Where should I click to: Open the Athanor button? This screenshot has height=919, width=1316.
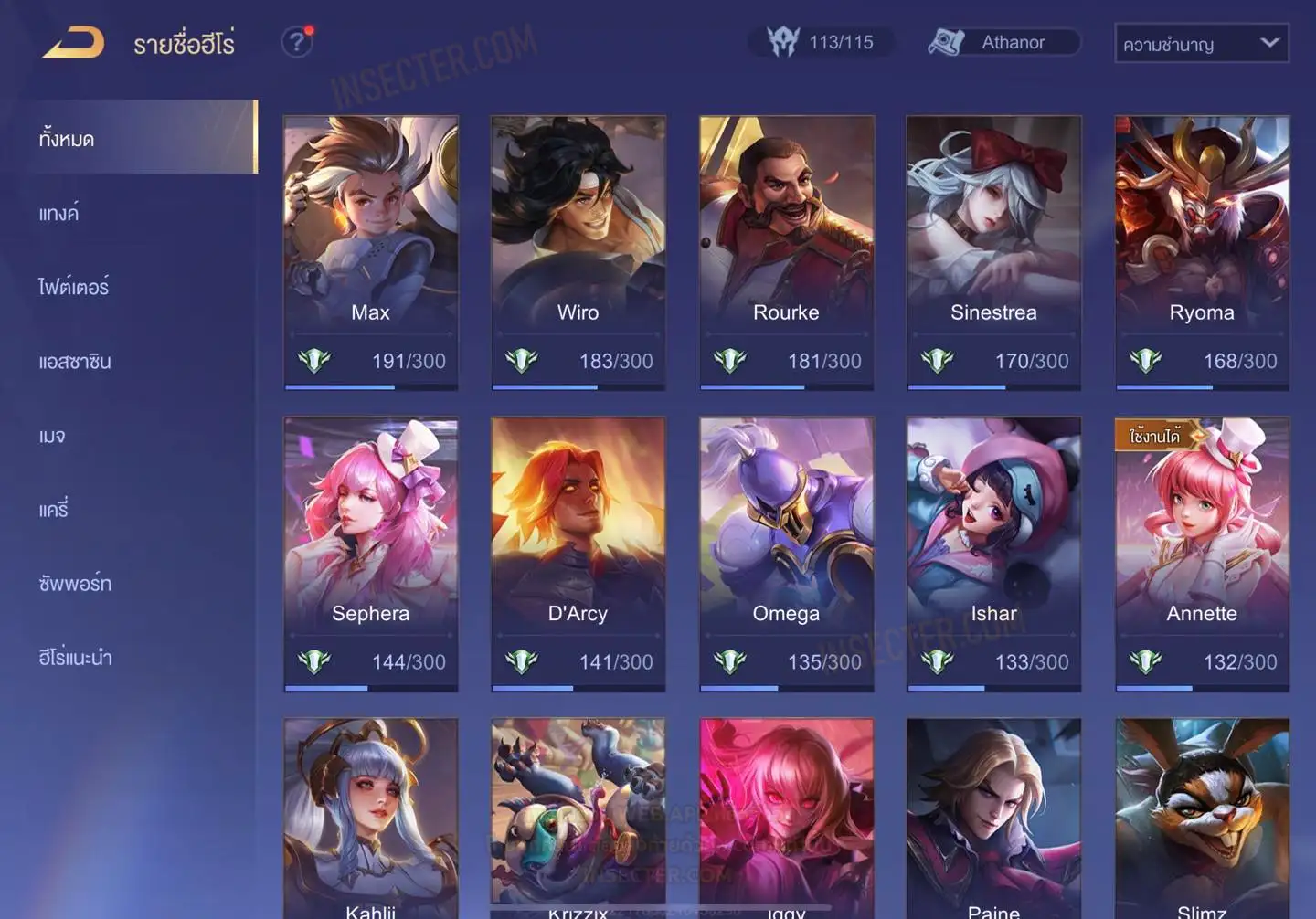pos(1003,42)
